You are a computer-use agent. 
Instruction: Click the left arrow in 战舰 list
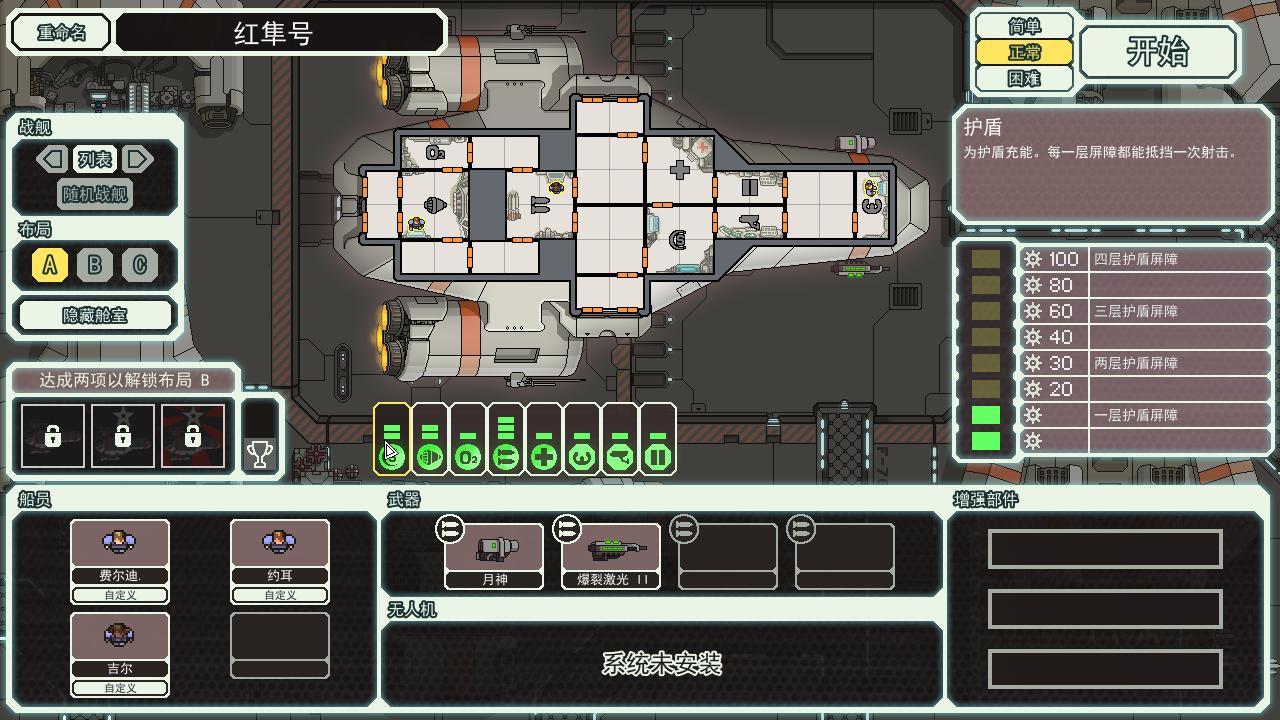(x=51, y=159)
